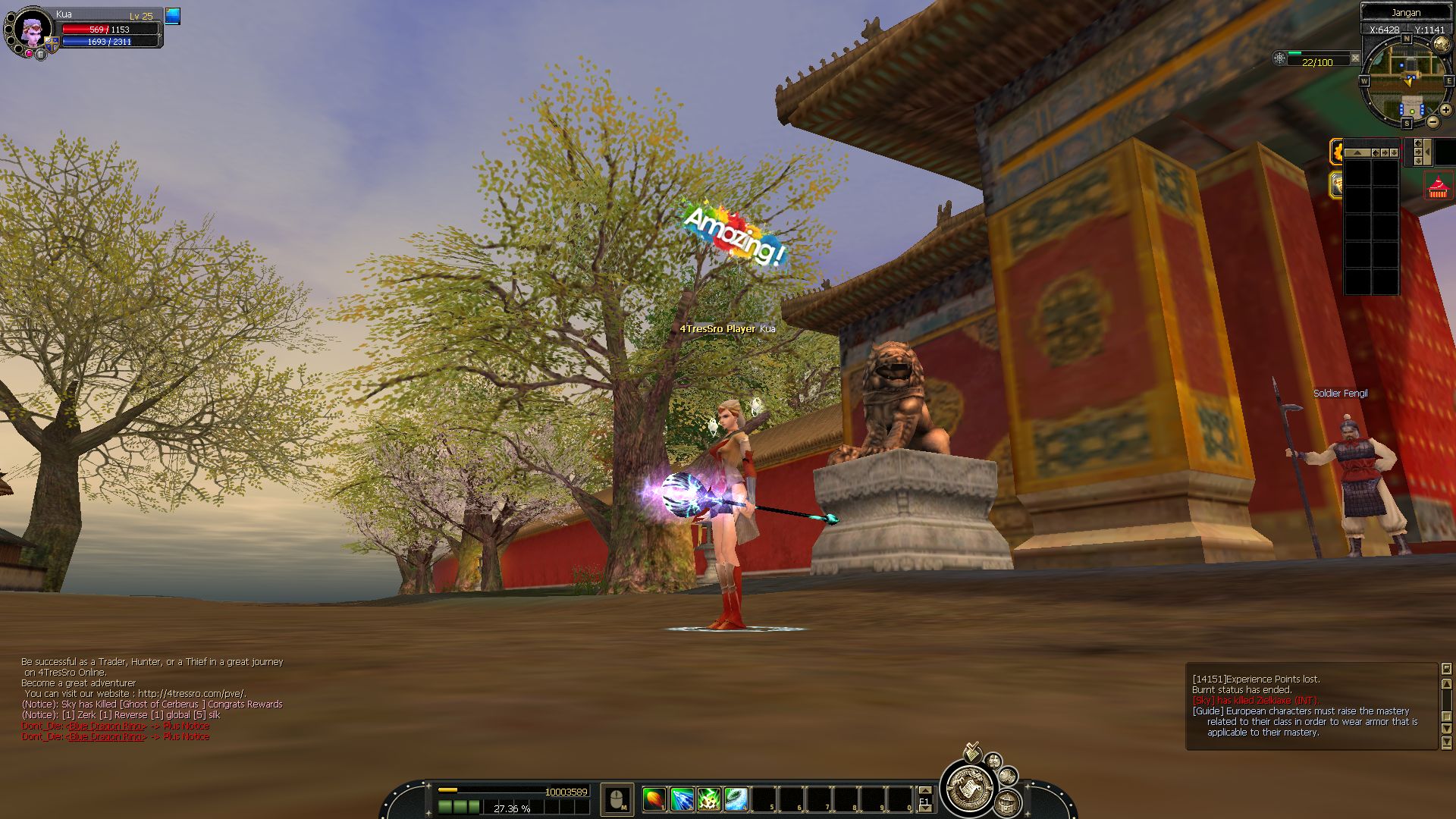Activate the fireball skill in hotbar slot 1

click(x=654, y=799)
